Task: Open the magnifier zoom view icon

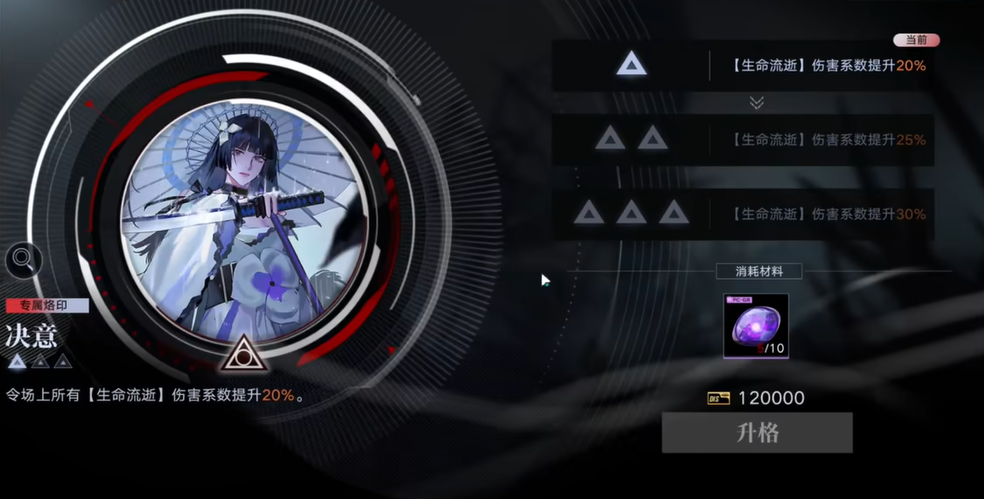Action: [22, 260]
